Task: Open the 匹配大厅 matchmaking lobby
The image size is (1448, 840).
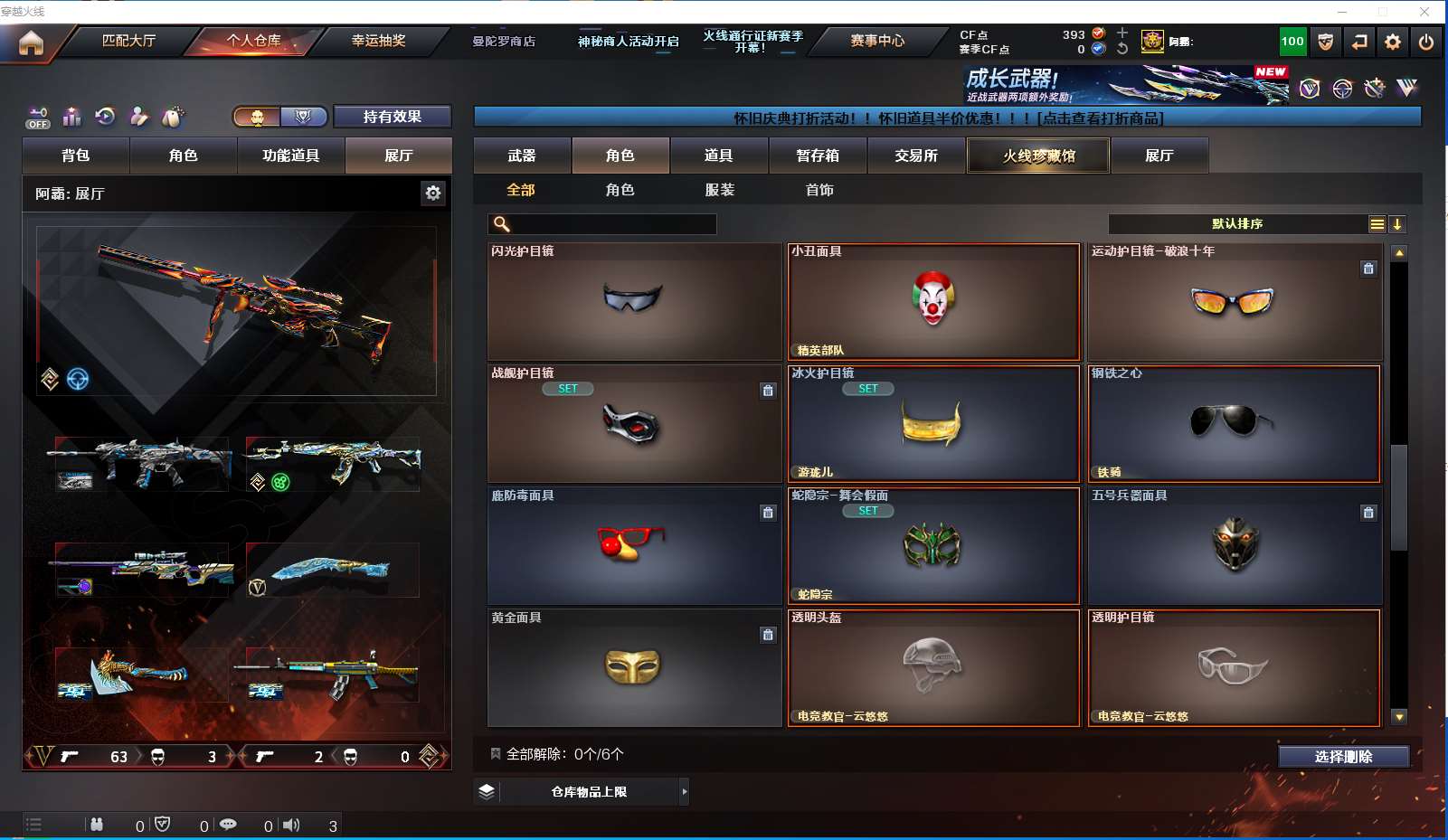Action: pos(128,41)
